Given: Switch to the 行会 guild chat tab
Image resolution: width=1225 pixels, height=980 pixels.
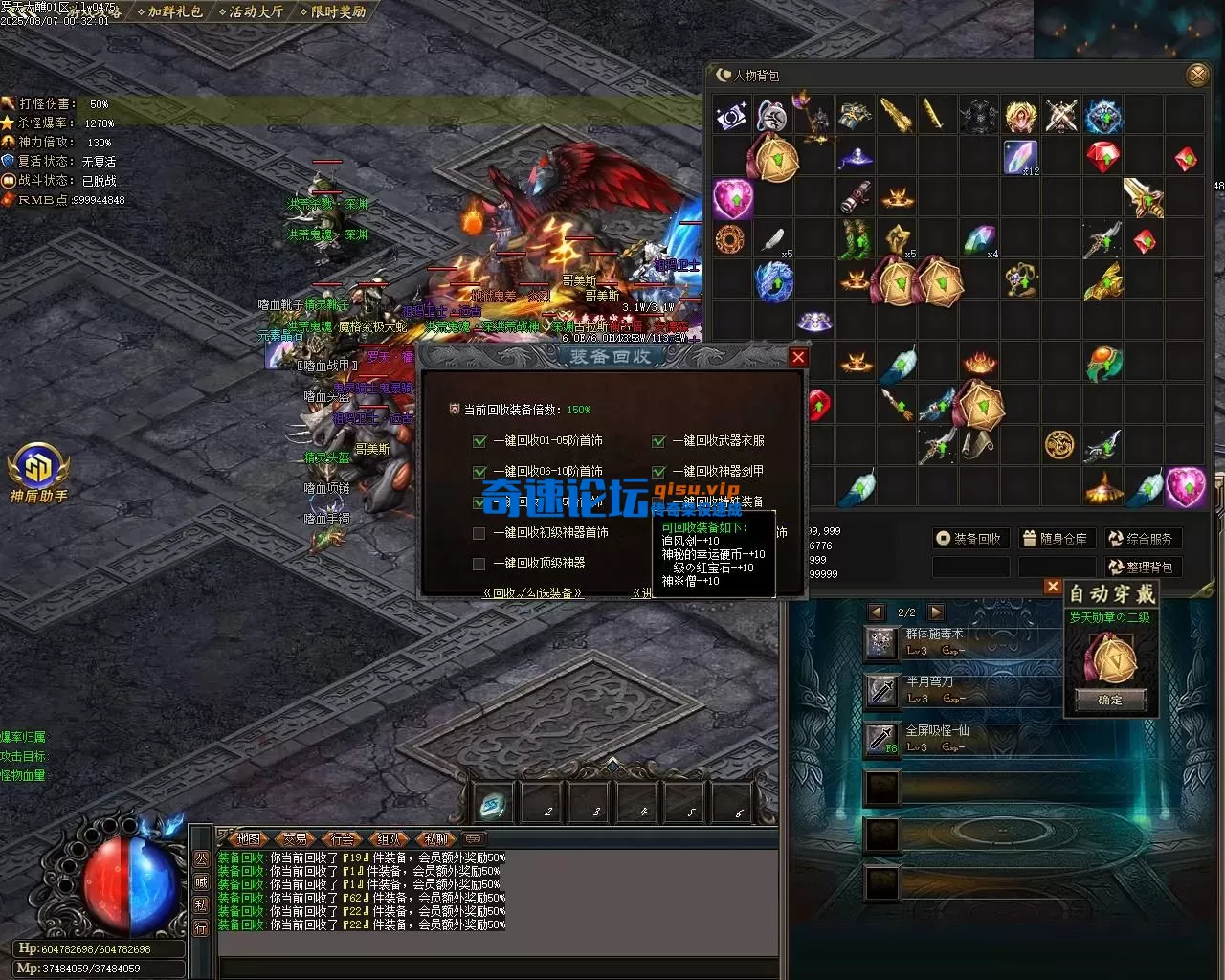Looking at the screenshot, I should point(342,839).
